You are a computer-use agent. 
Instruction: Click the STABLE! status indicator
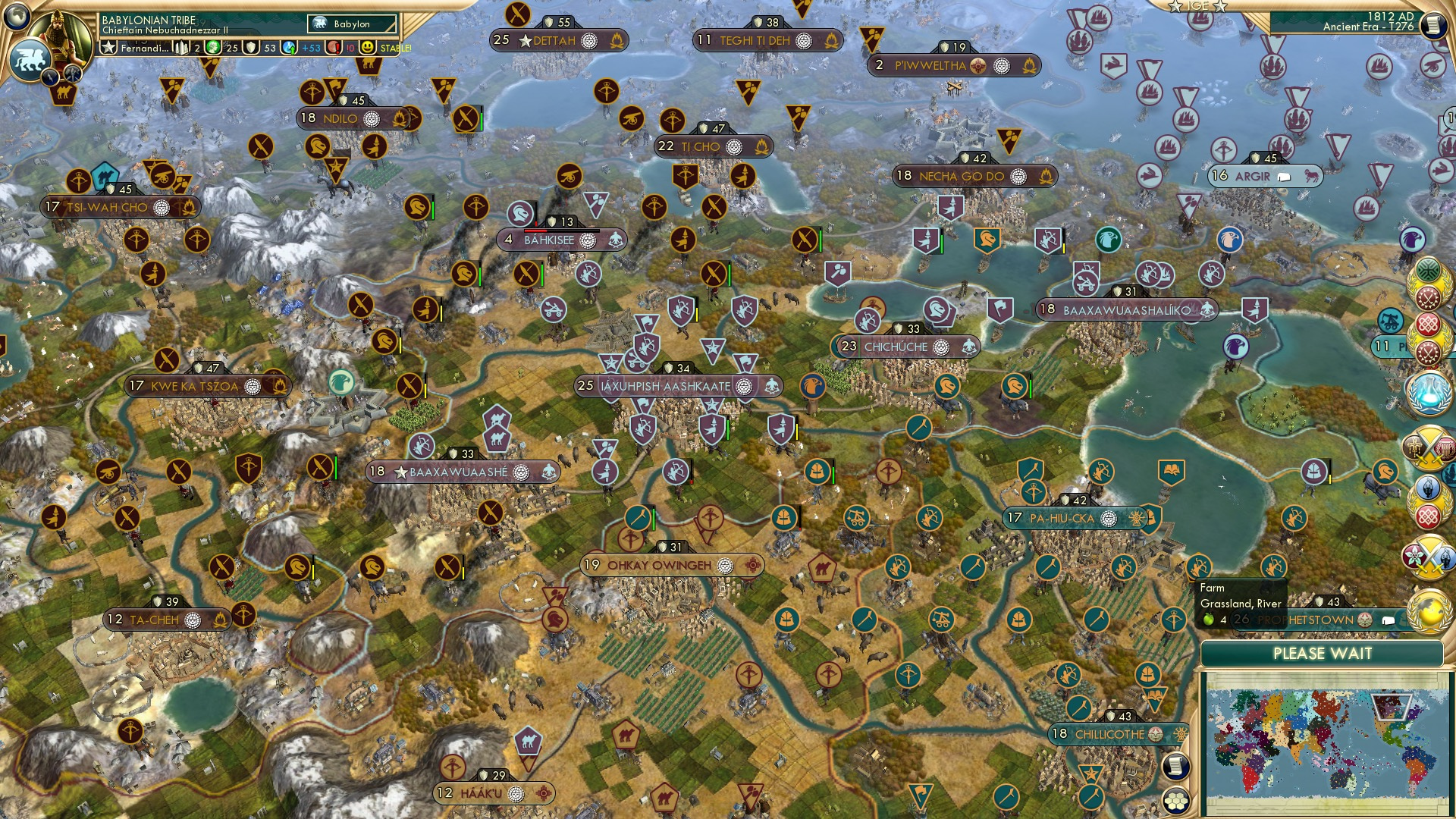coord(396,49)
